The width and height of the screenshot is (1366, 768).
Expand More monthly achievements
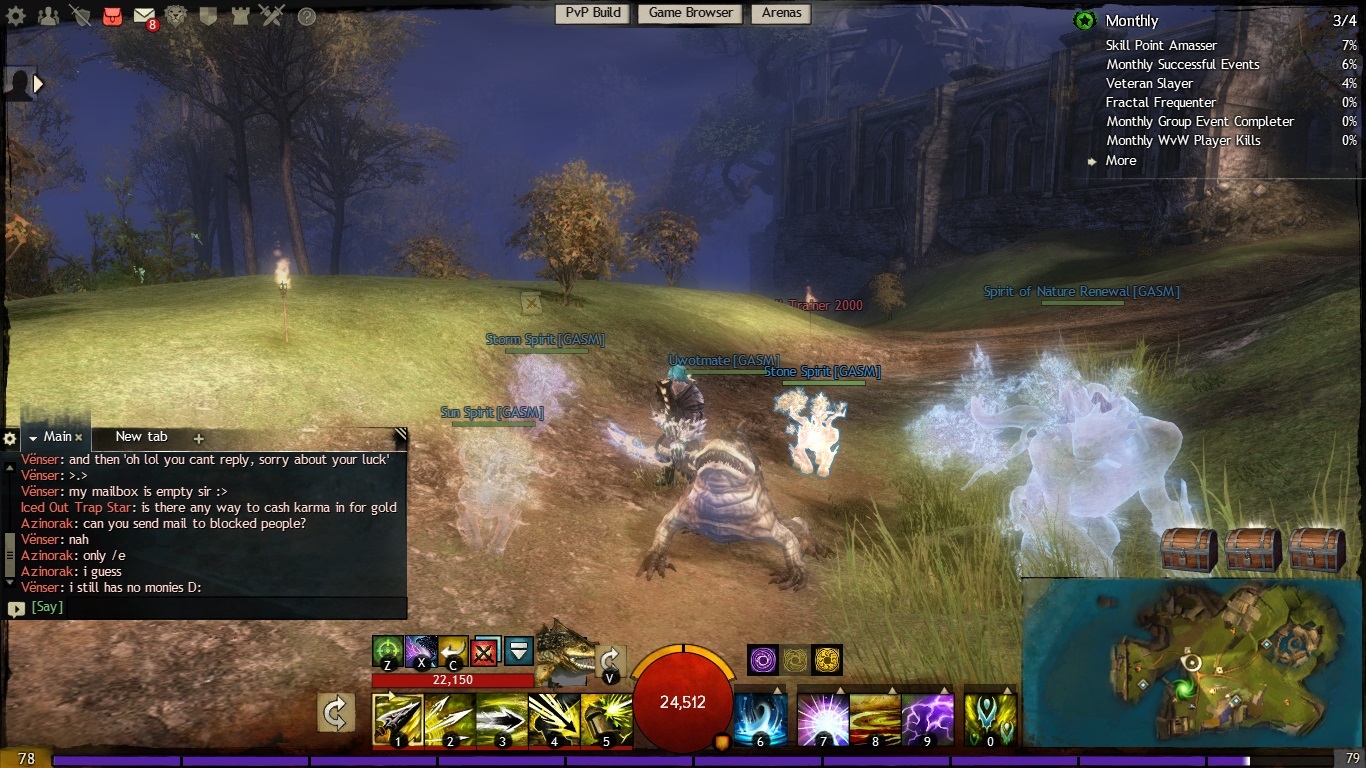1120,160
